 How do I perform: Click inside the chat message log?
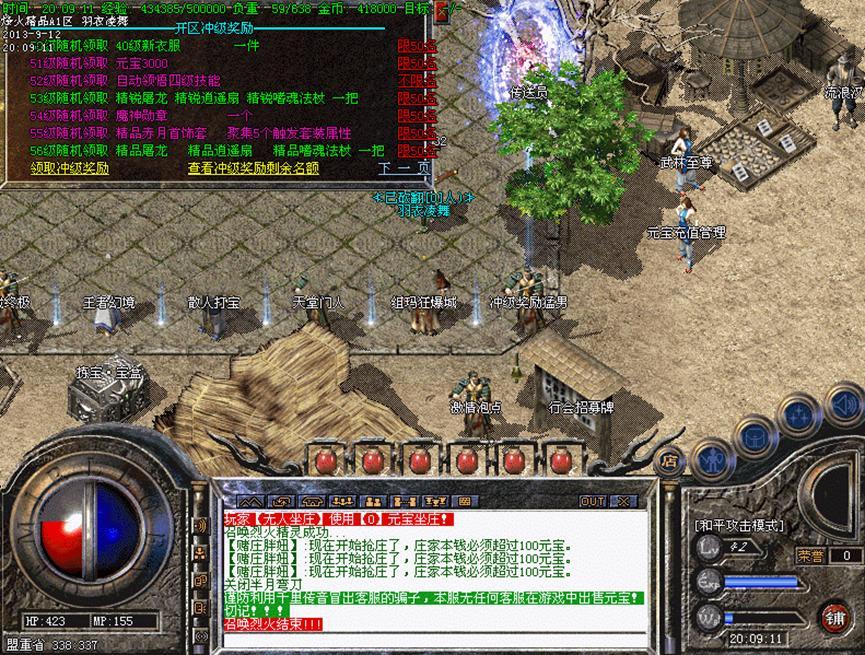[430, 570]
